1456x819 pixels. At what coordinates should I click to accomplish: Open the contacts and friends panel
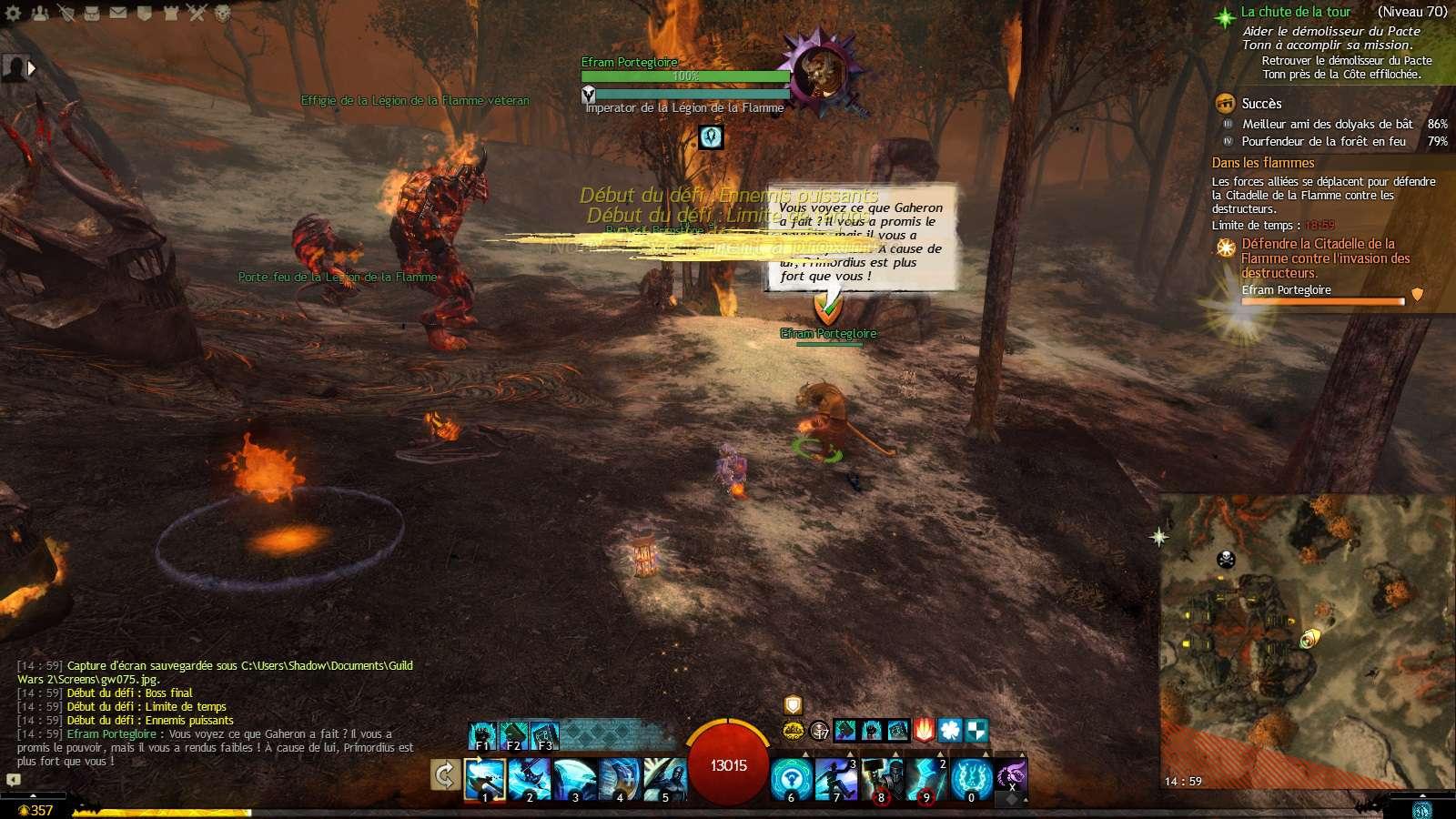tap(40, 13)
